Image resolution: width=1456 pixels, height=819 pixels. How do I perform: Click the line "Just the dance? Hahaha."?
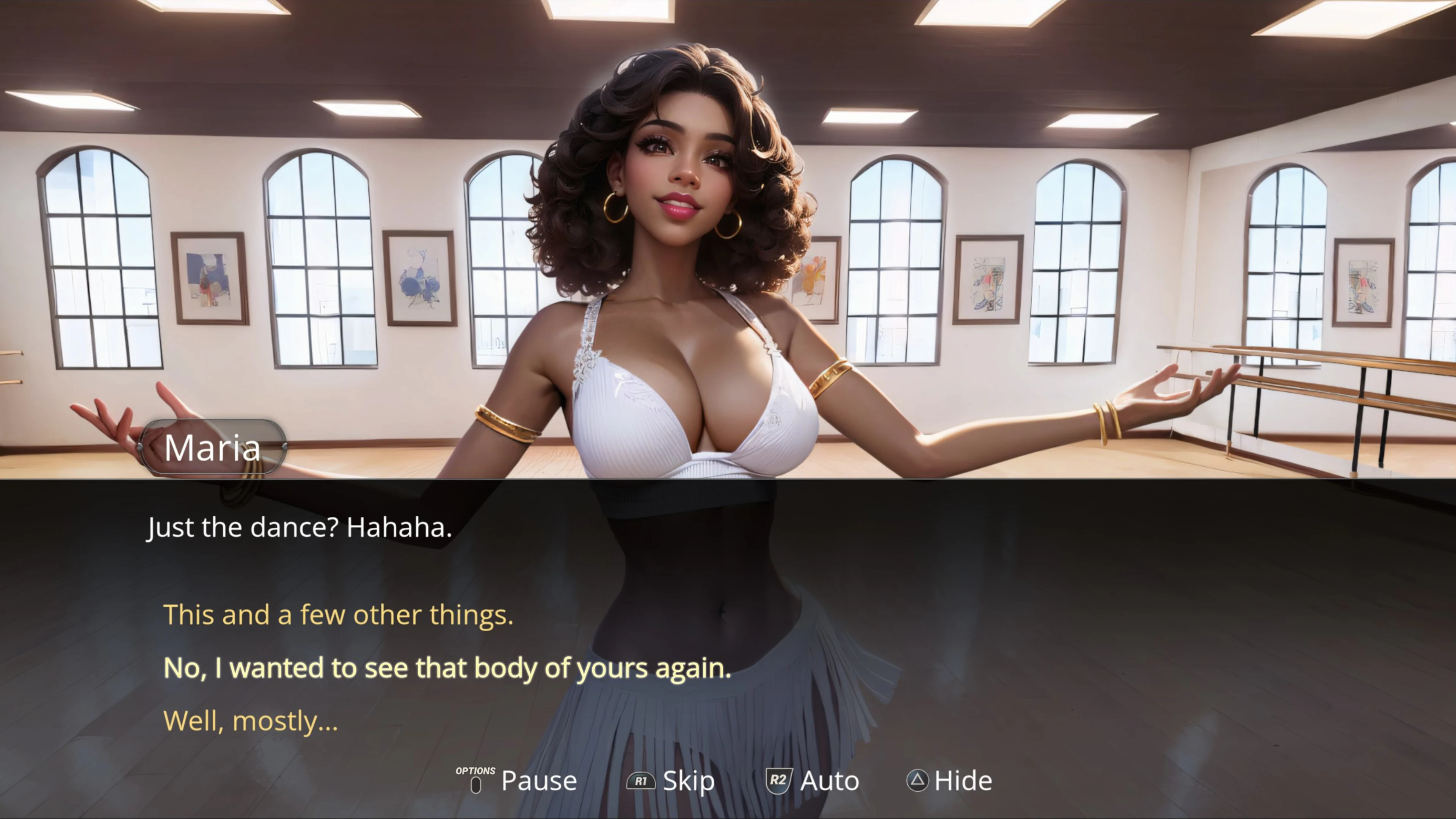point(298,527)
